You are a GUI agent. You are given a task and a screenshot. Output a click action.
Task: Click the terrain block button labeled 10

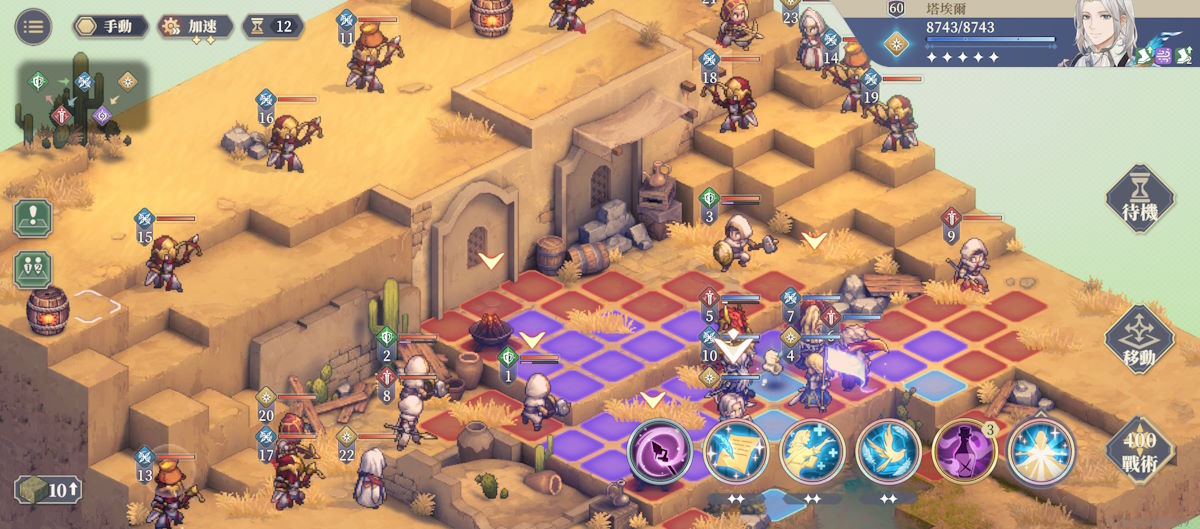(x=48, y=490)
